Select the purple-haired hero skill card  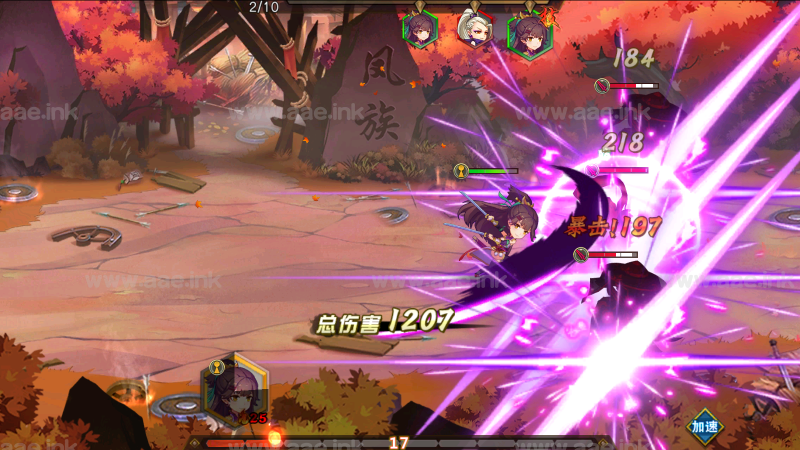pos(233,388)
